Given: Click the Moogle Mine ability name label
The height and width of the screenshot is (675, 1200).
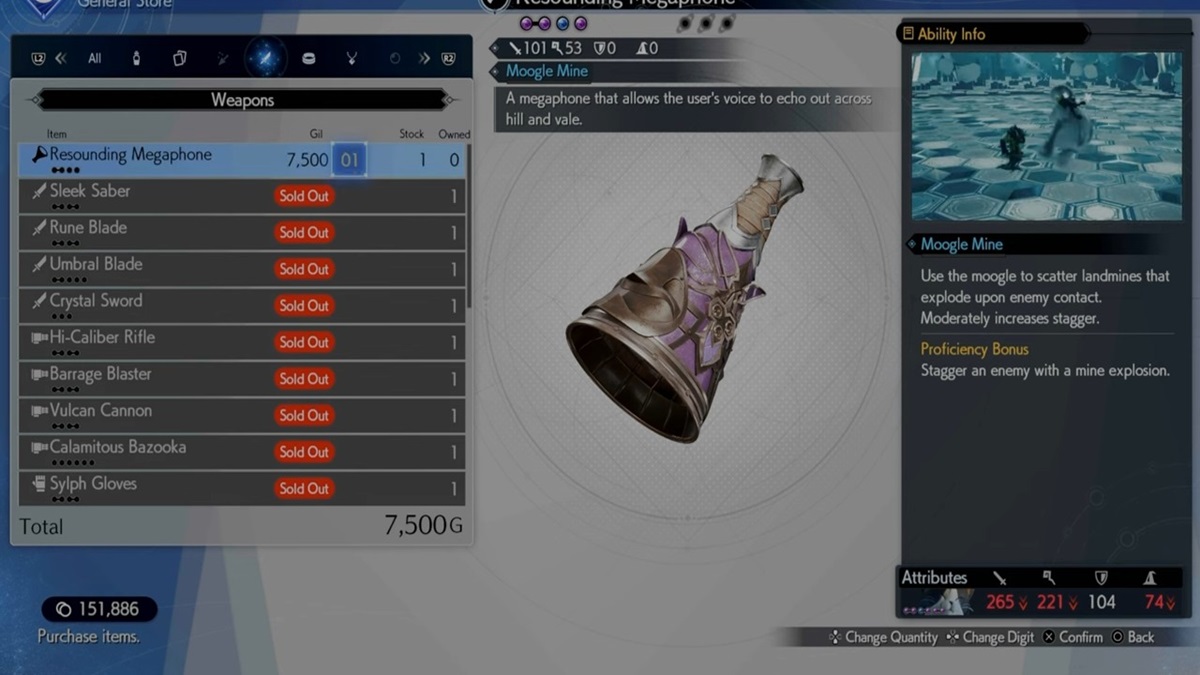Looking at the screenshot, I should (x=961, y=244).
